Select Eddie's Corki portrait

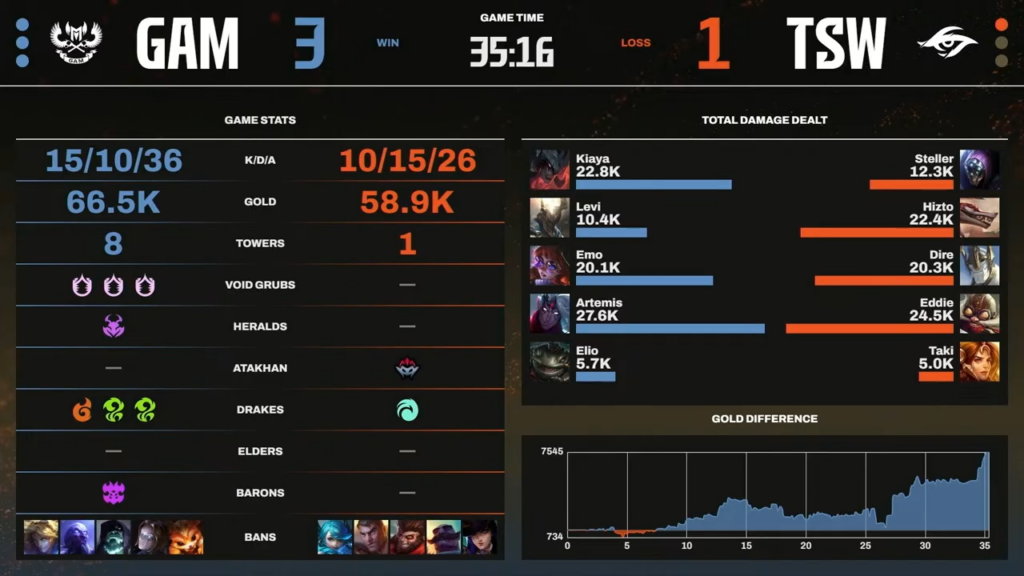click(979, 314)
